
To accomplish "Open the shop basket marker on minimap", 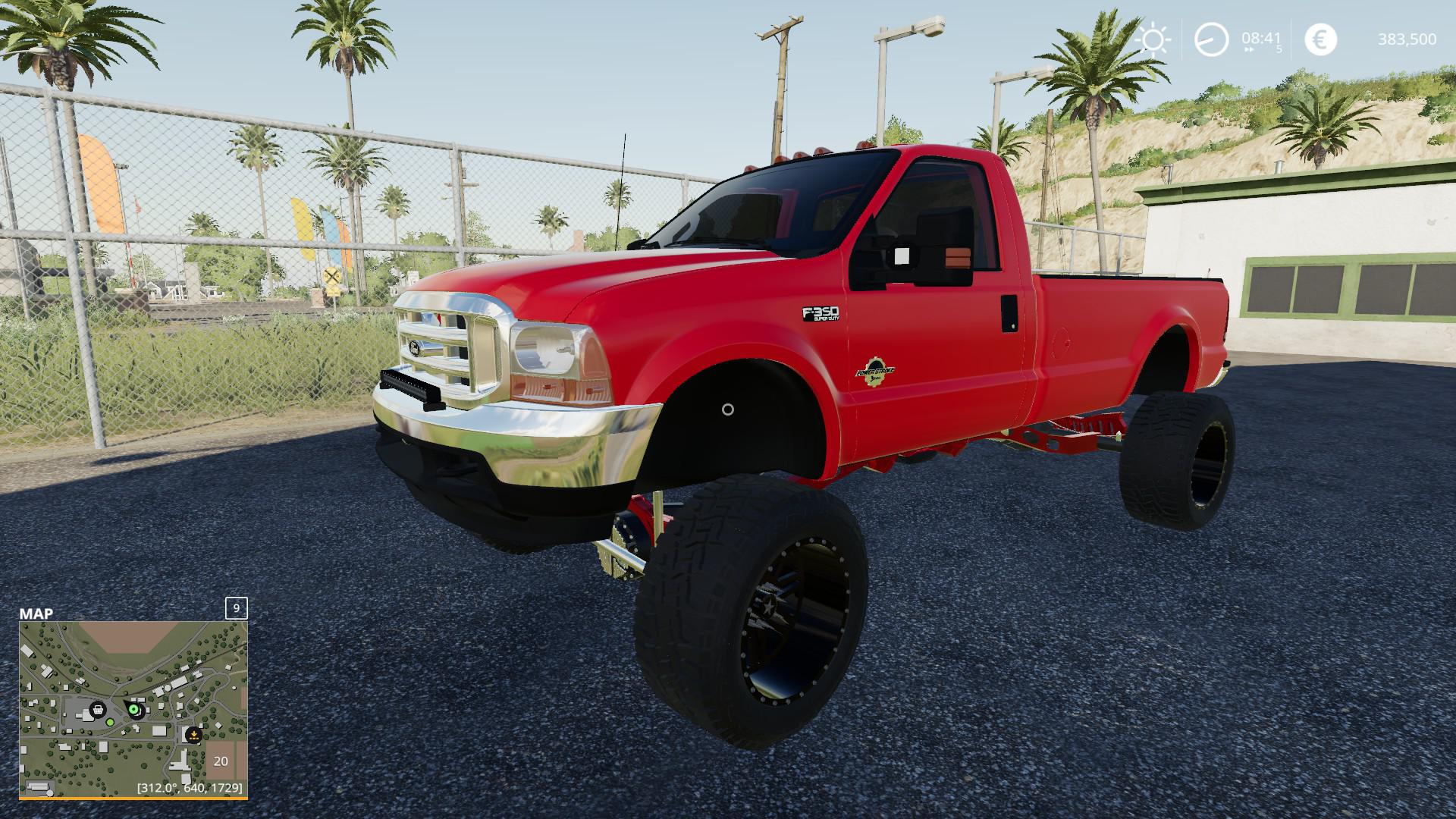I will [97, 710].
